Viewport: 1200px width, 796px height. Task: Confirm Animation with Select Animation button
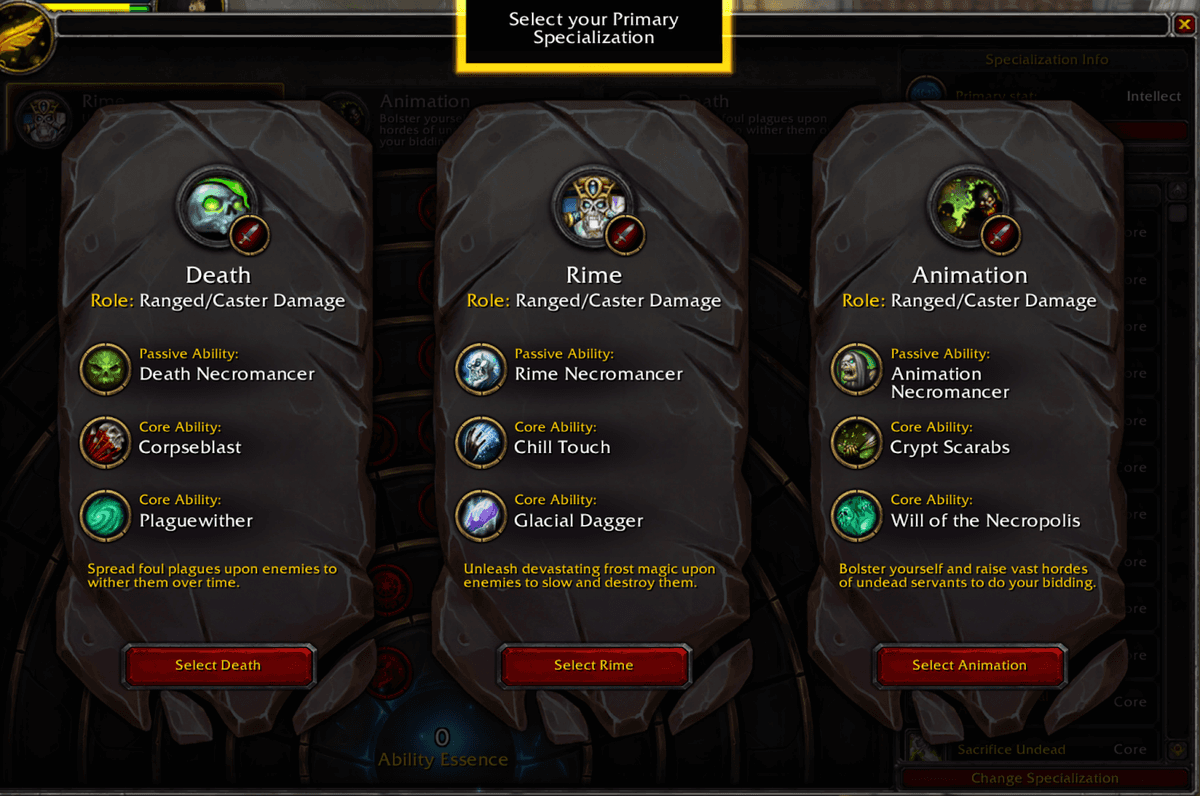[x=969, y=666]
